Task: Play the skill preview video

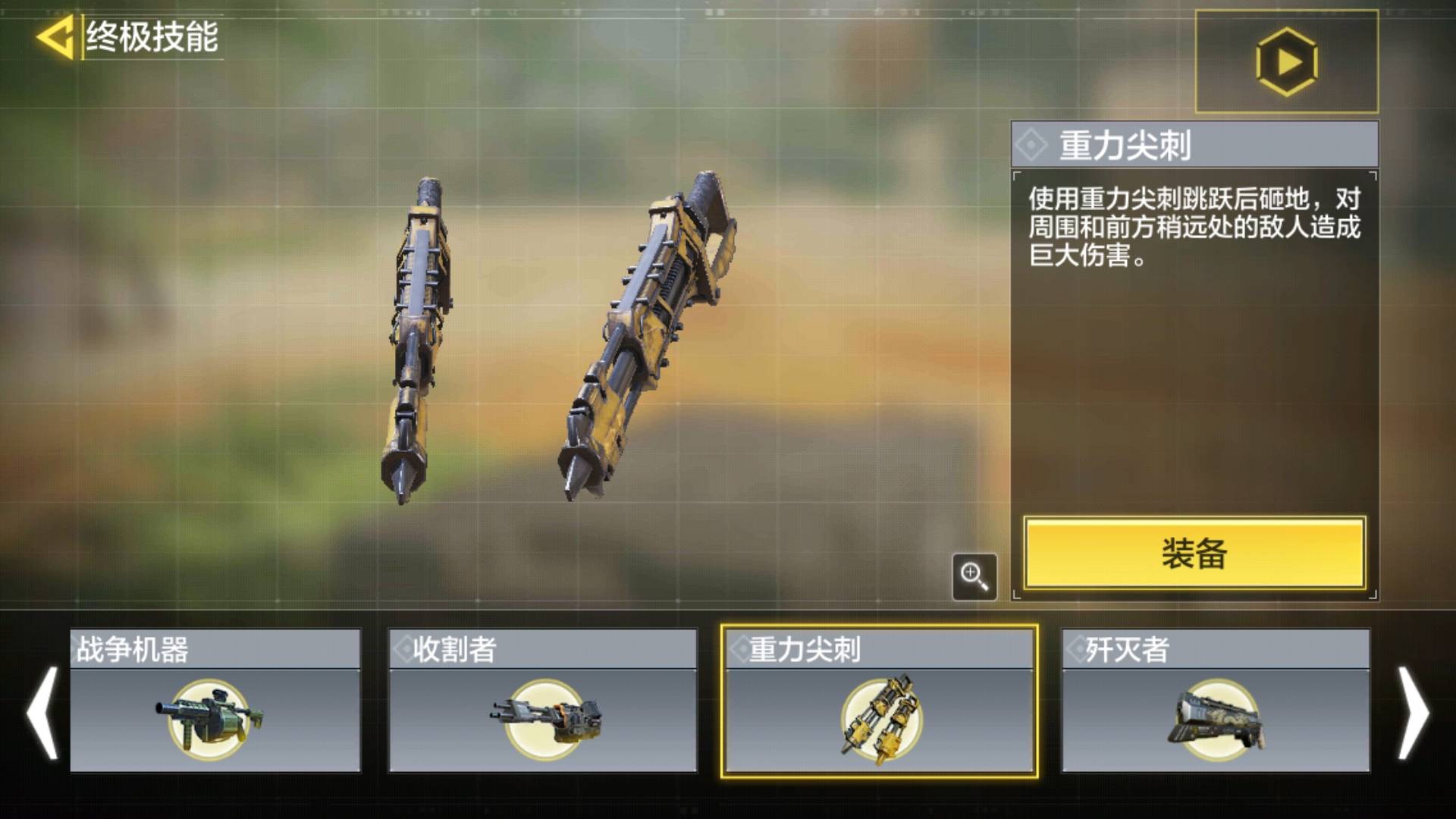Action: click(x=1286, y=62)
